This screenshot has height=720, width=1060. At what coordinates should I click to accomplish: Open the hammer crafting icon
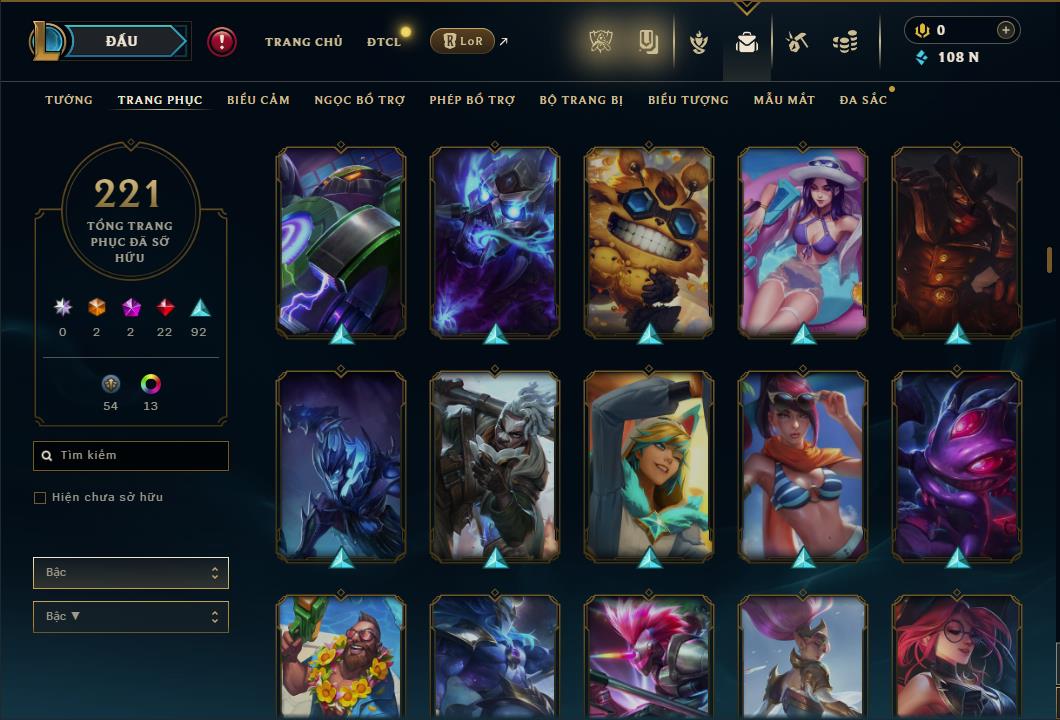[x=796, y=42]
